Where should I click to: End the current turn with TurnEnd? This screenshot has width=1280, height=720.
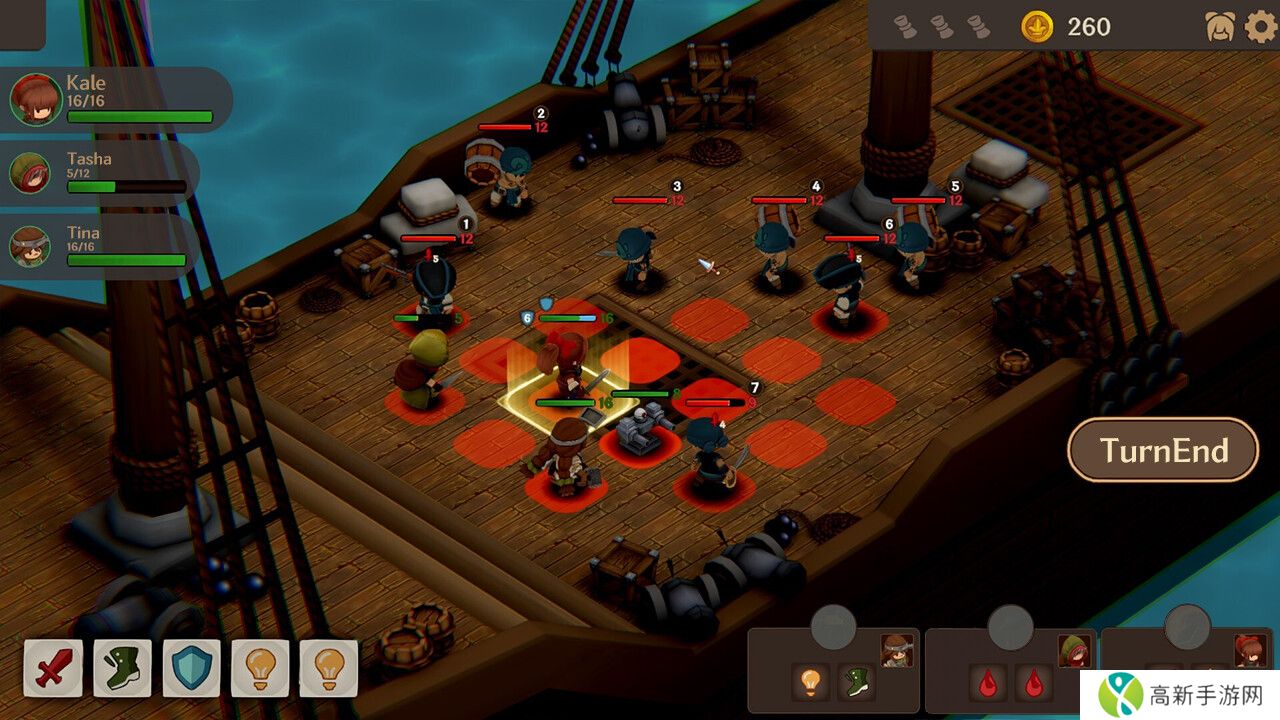(1163, 450)
